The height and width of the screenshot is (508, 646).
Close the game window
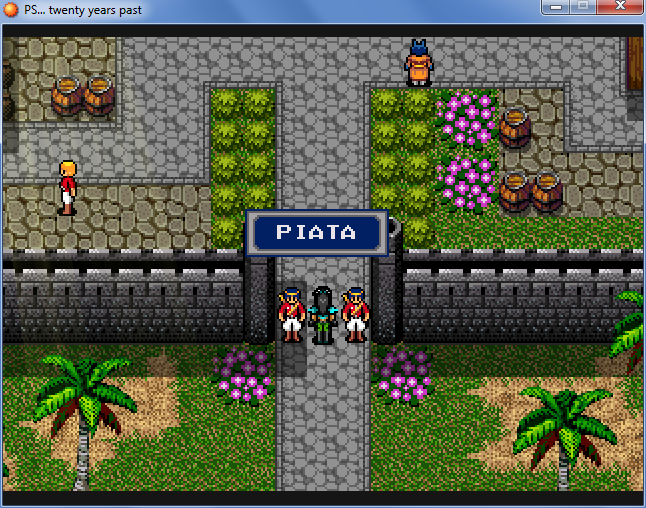coord(619,7)
